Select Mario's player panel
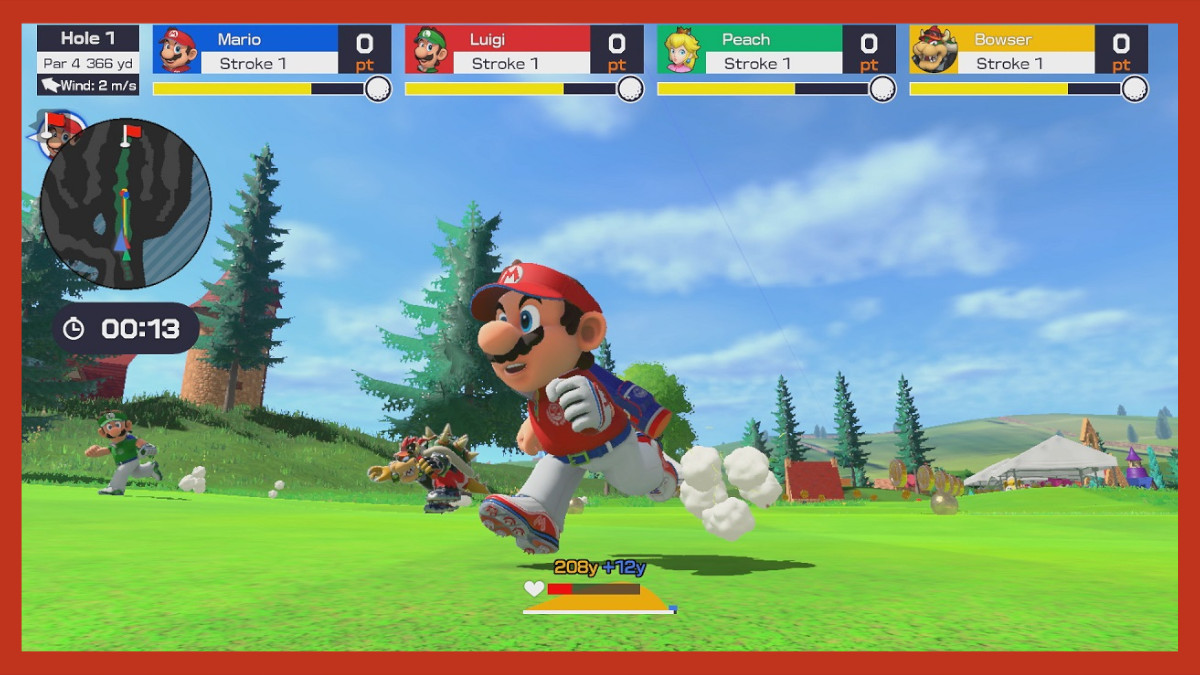This screenshot has width=1200, height=675. 272,50
